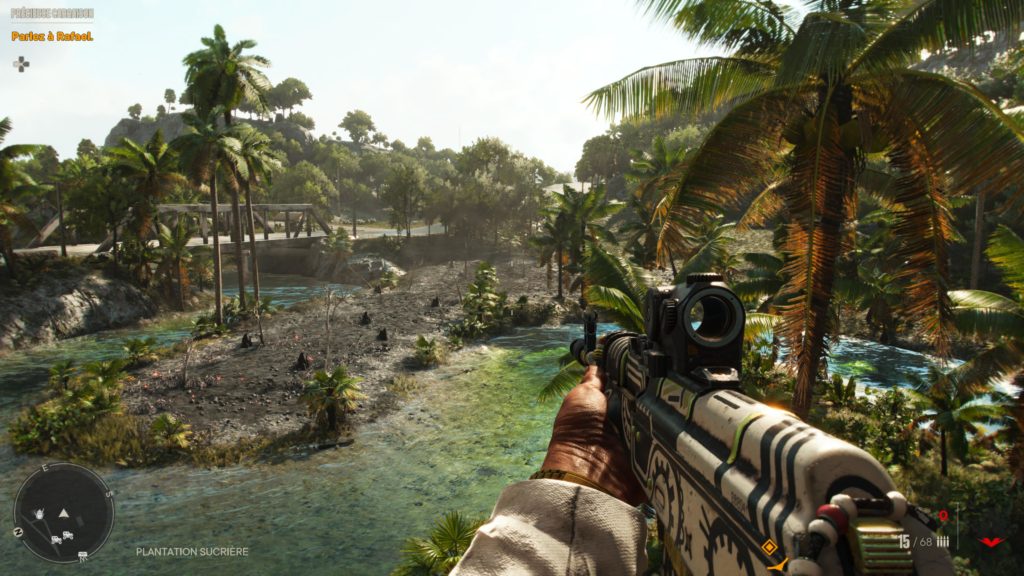Click the red chevron icon beside ammo
Image resolution: width=1024 pixels, height=576 pixels.
(x=991, y=541)
